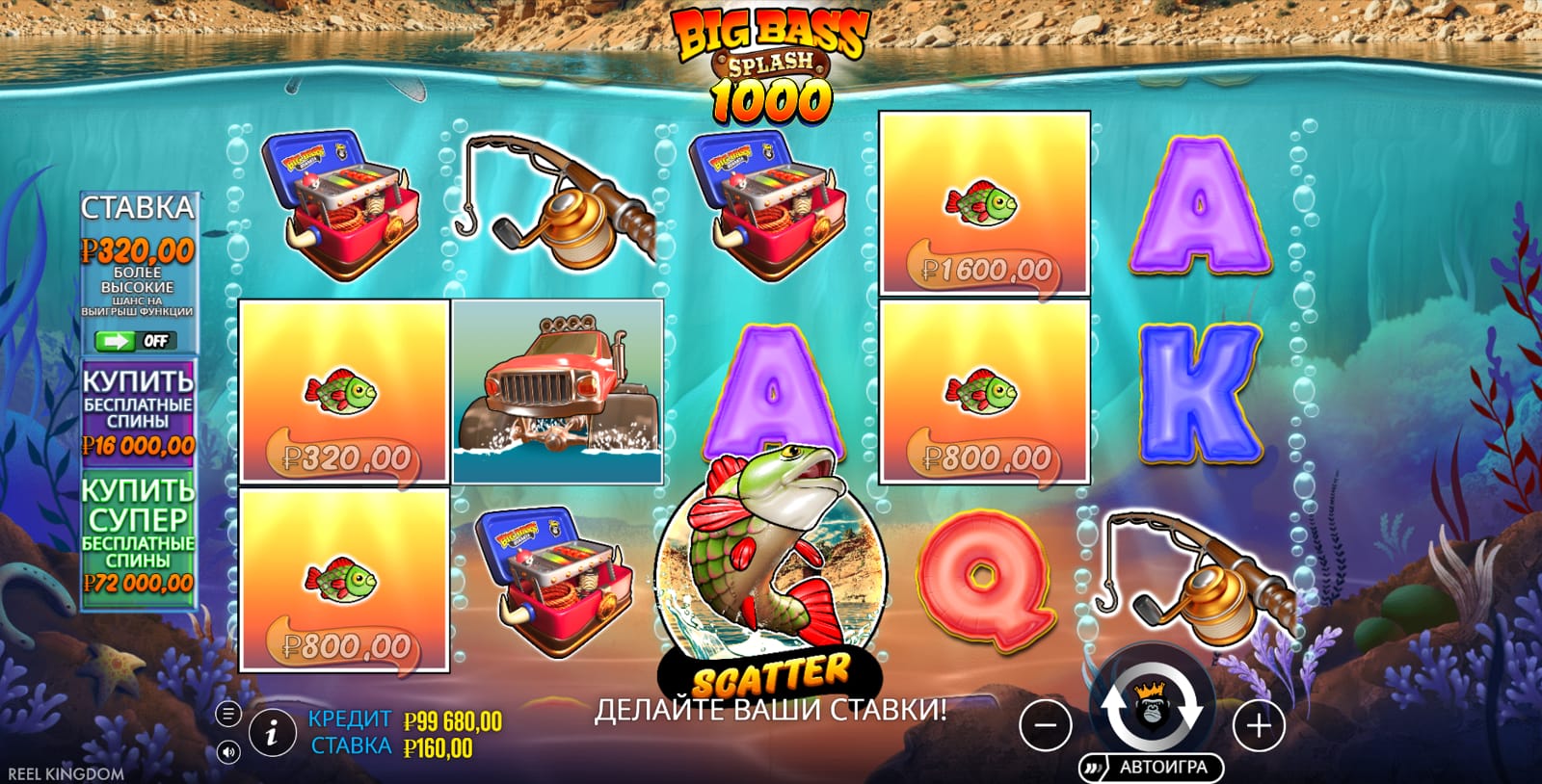Open the game info page

click(x=272, y=735)
